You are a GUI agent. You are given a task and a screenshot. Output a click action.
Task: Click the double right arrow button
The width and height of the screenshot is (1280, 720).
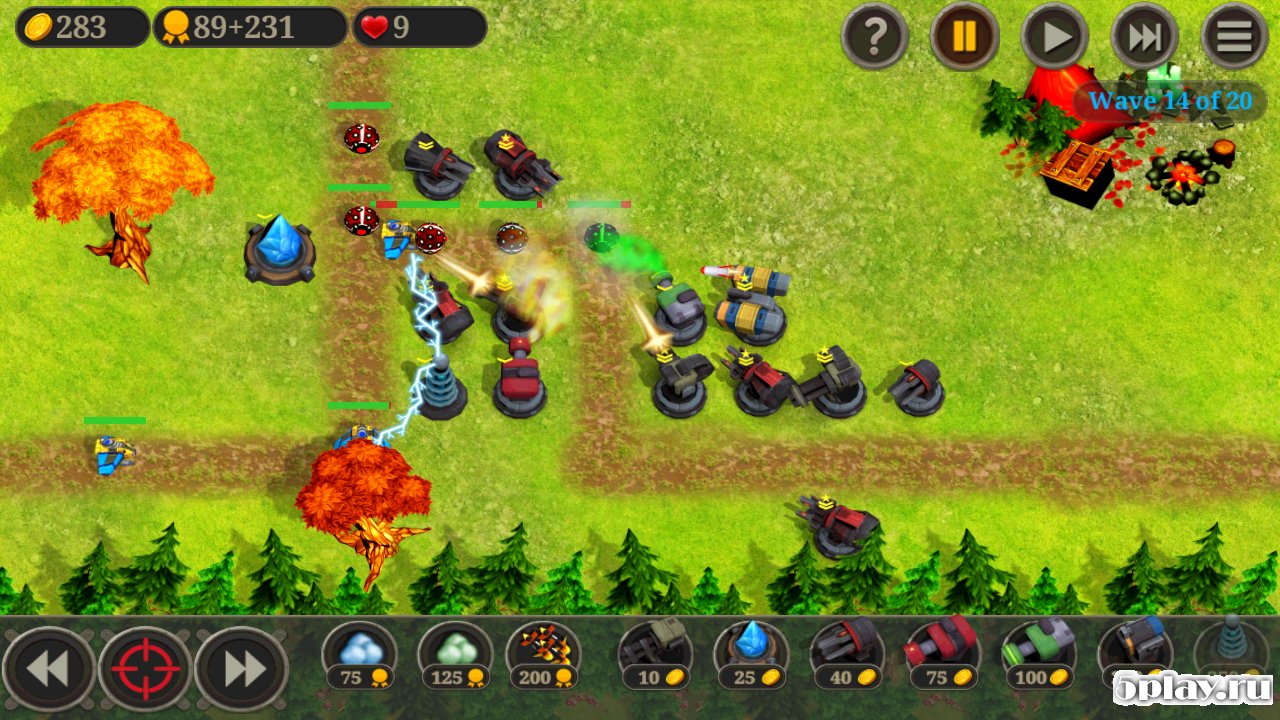click(242, 669)
